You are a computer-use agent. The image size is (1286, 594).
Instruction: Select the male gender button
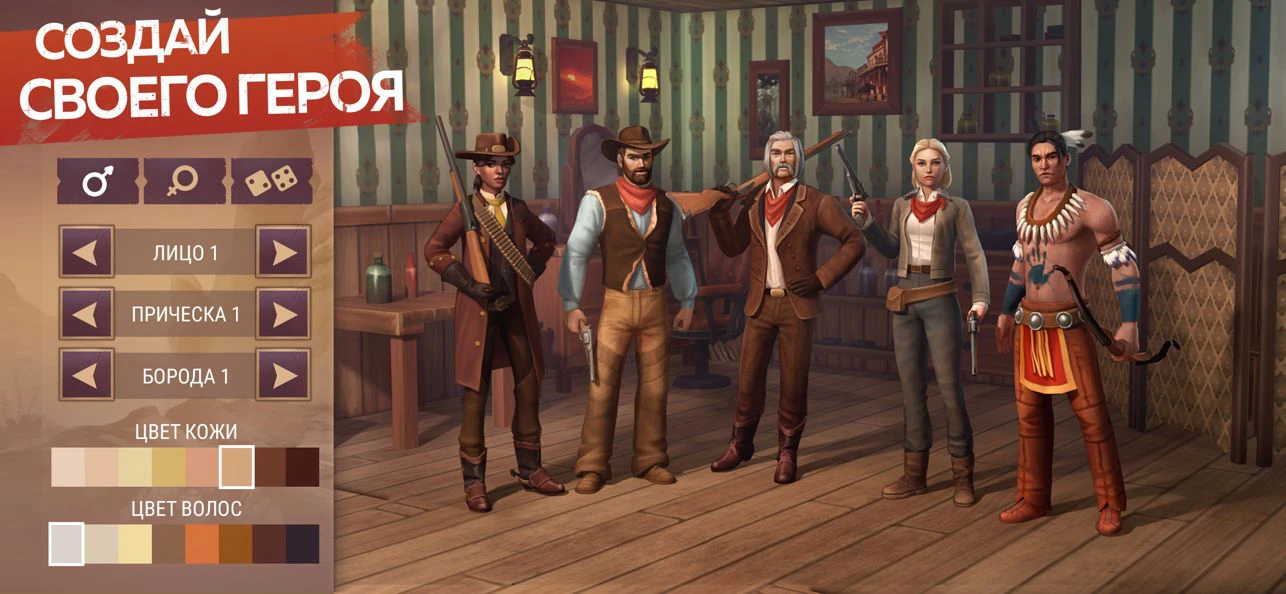(x=97, y=181)
